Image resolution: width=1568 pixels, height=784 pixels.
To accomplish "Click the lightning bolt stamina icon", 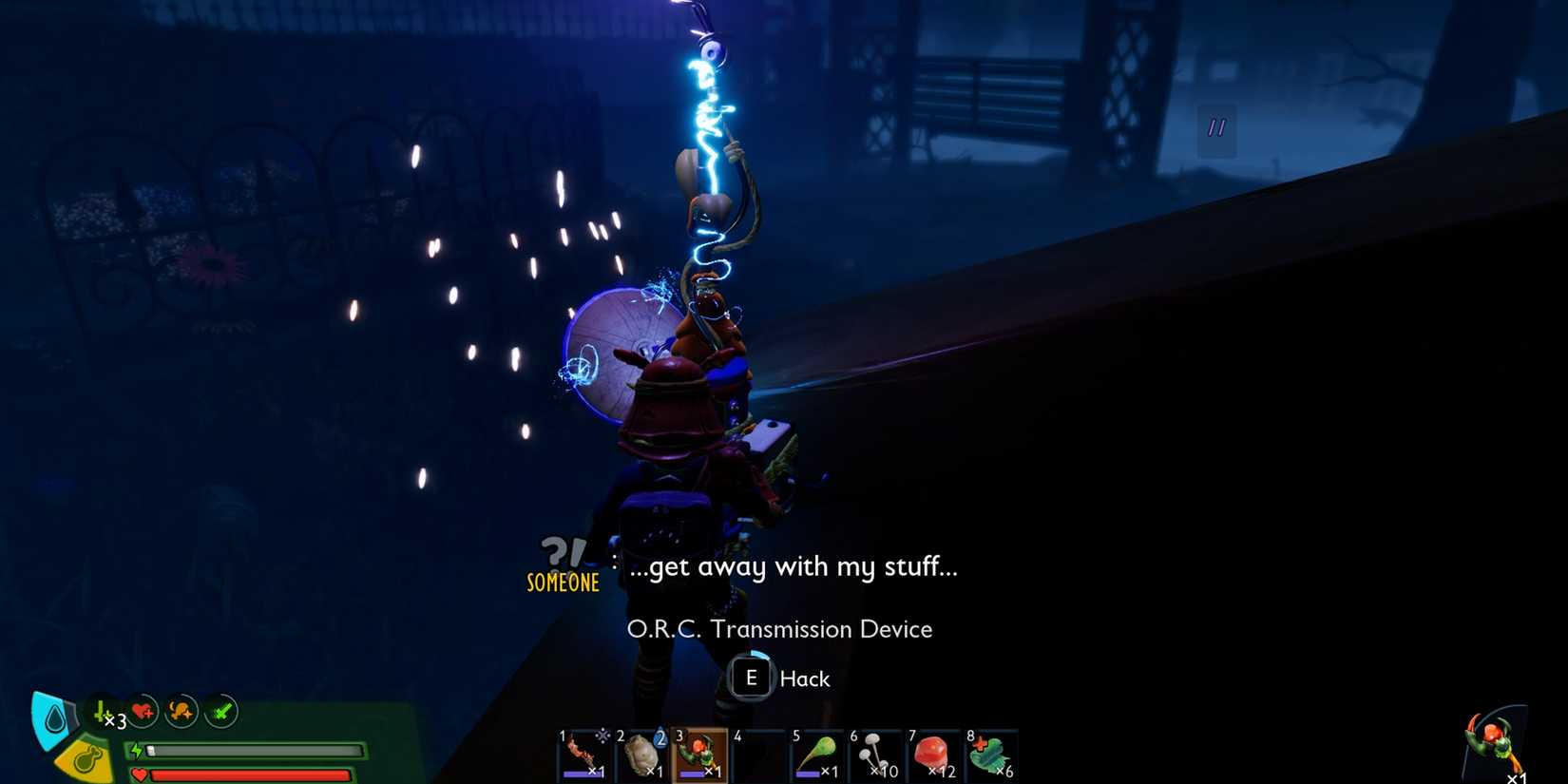I will click(138, 750).
